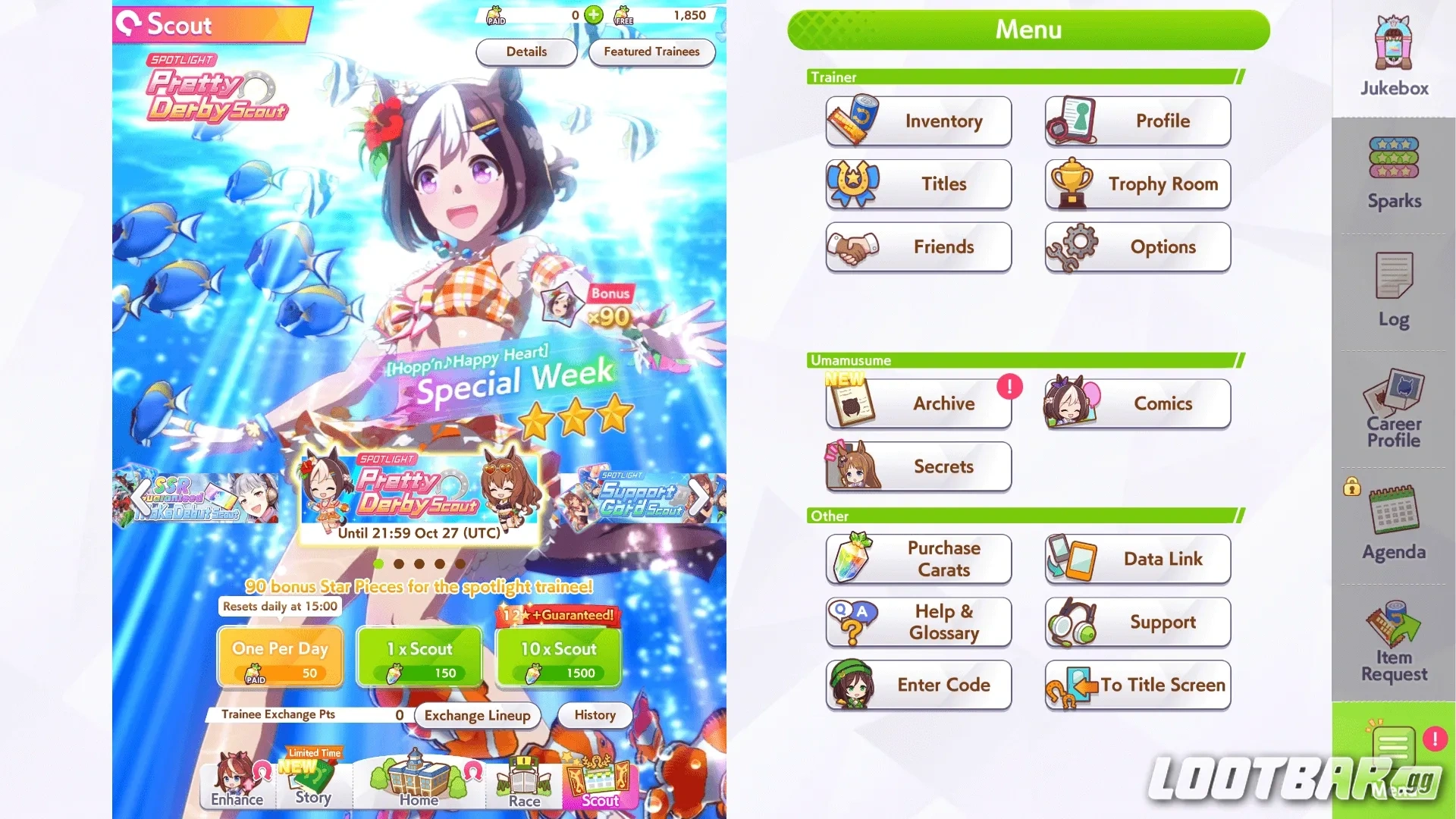Open the Inventory under Trainer

point(918,121)
